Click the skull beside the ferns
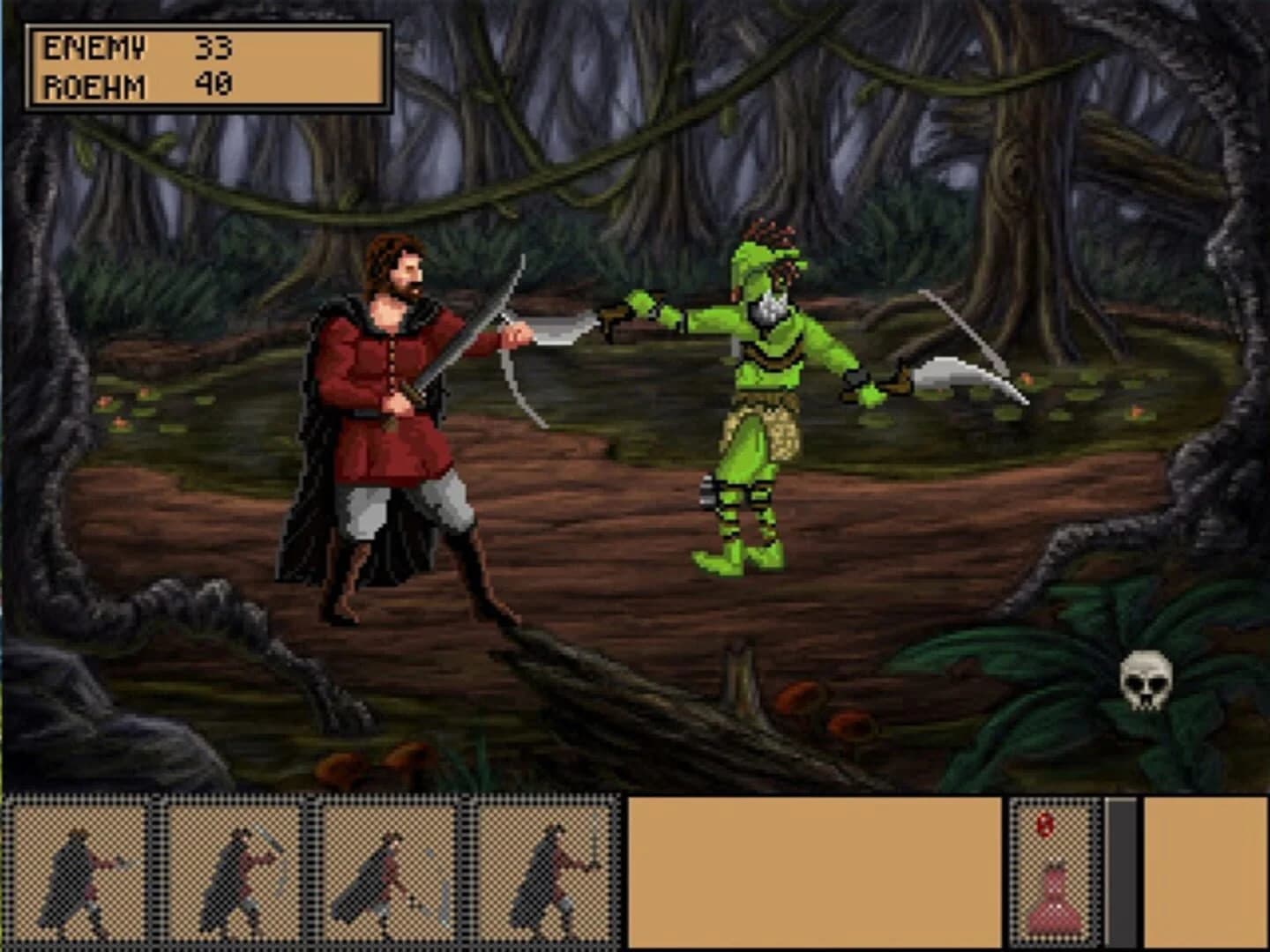Image resolution: width=1270 pixels, height=952 pixels. tap(1145, 679)
